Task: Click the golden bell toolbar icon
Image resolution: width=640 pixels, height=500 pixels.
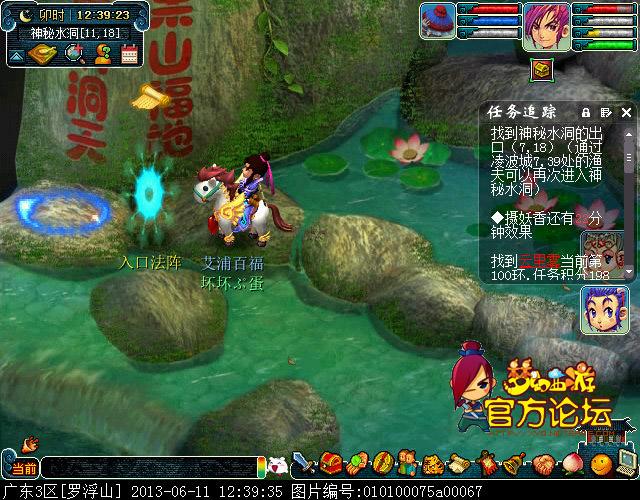Action: pos(514,464)
